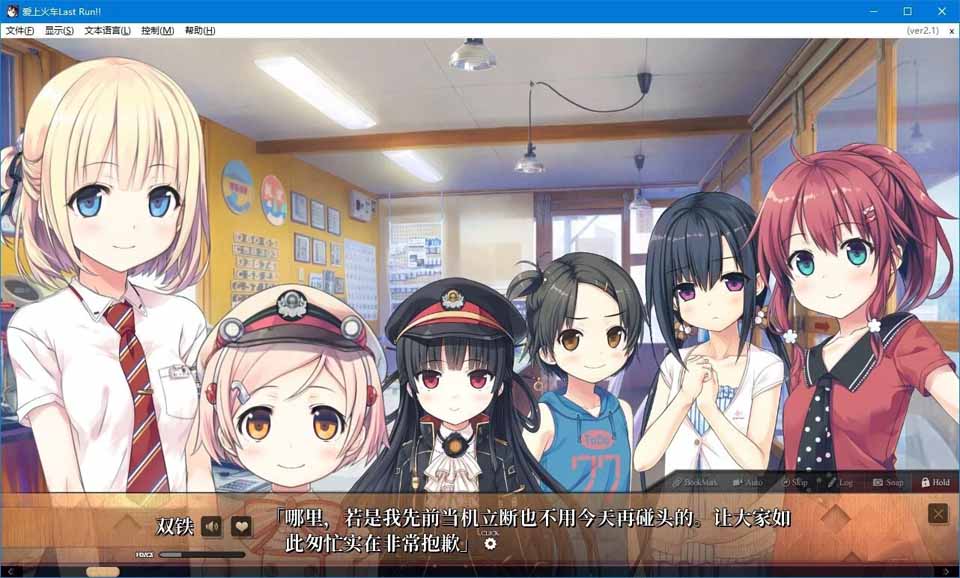Close the game window
Viewport: 960px width, 578px height.
coord(943,11)
